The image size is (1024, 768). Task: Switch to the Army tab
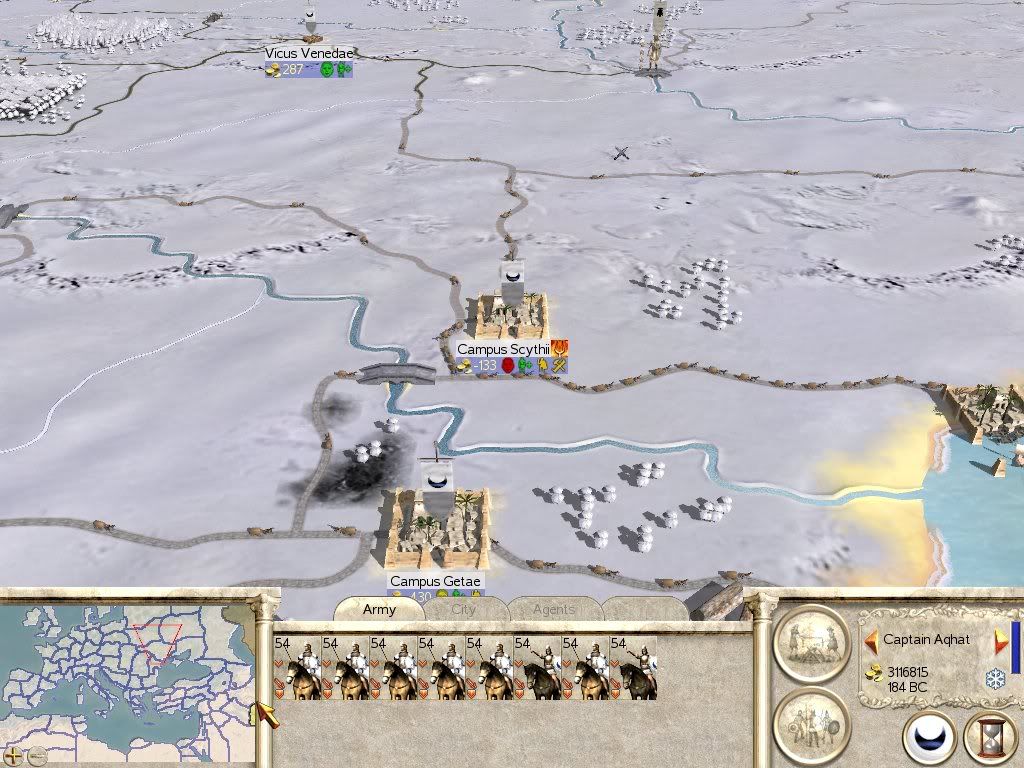coord(379,609)
